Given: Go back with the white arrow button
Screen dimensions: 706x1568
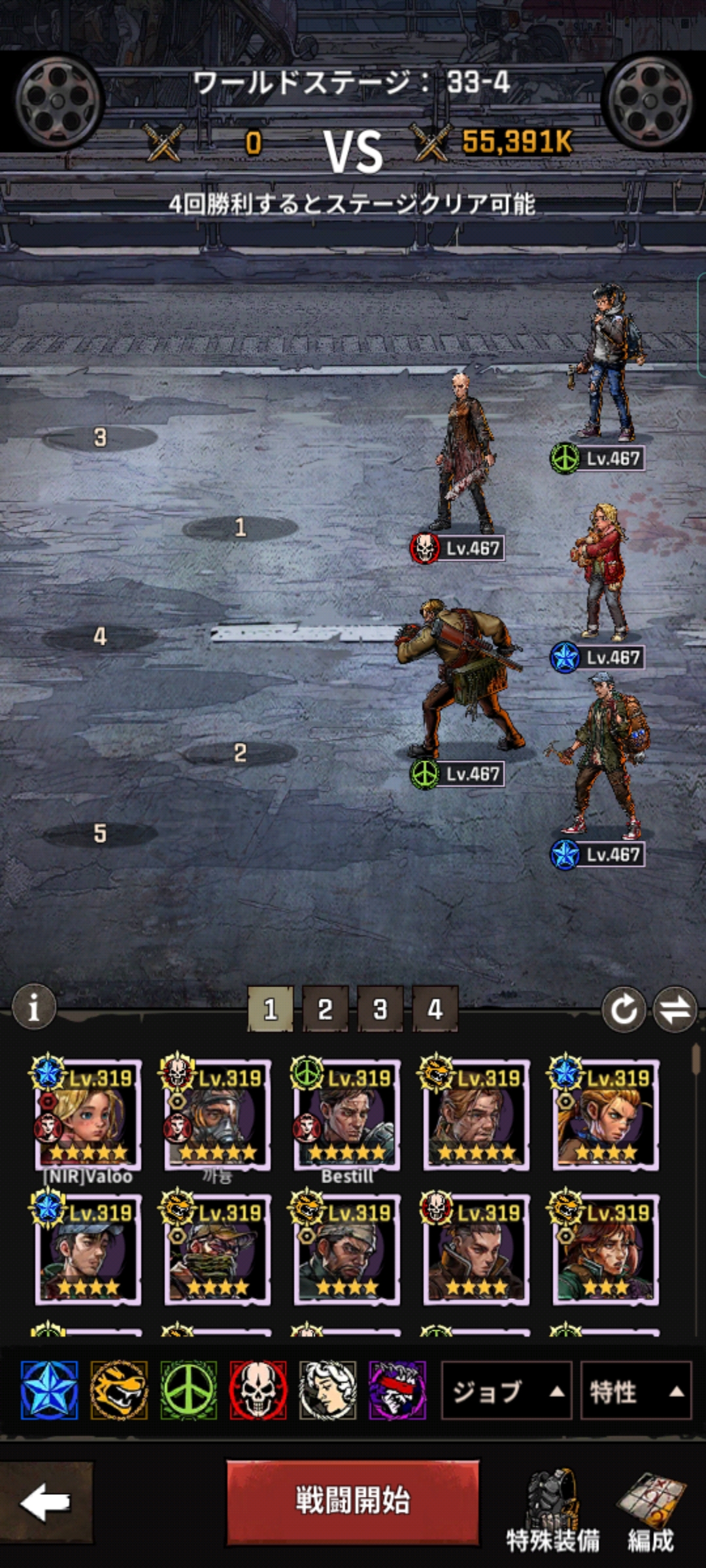Looking at the screenshot, I should coord(45,1502).
